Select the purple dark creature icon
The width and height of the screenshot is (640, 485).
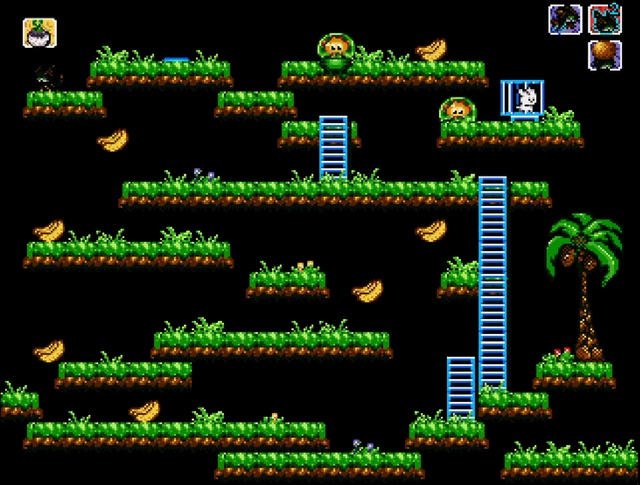[565, 19]
